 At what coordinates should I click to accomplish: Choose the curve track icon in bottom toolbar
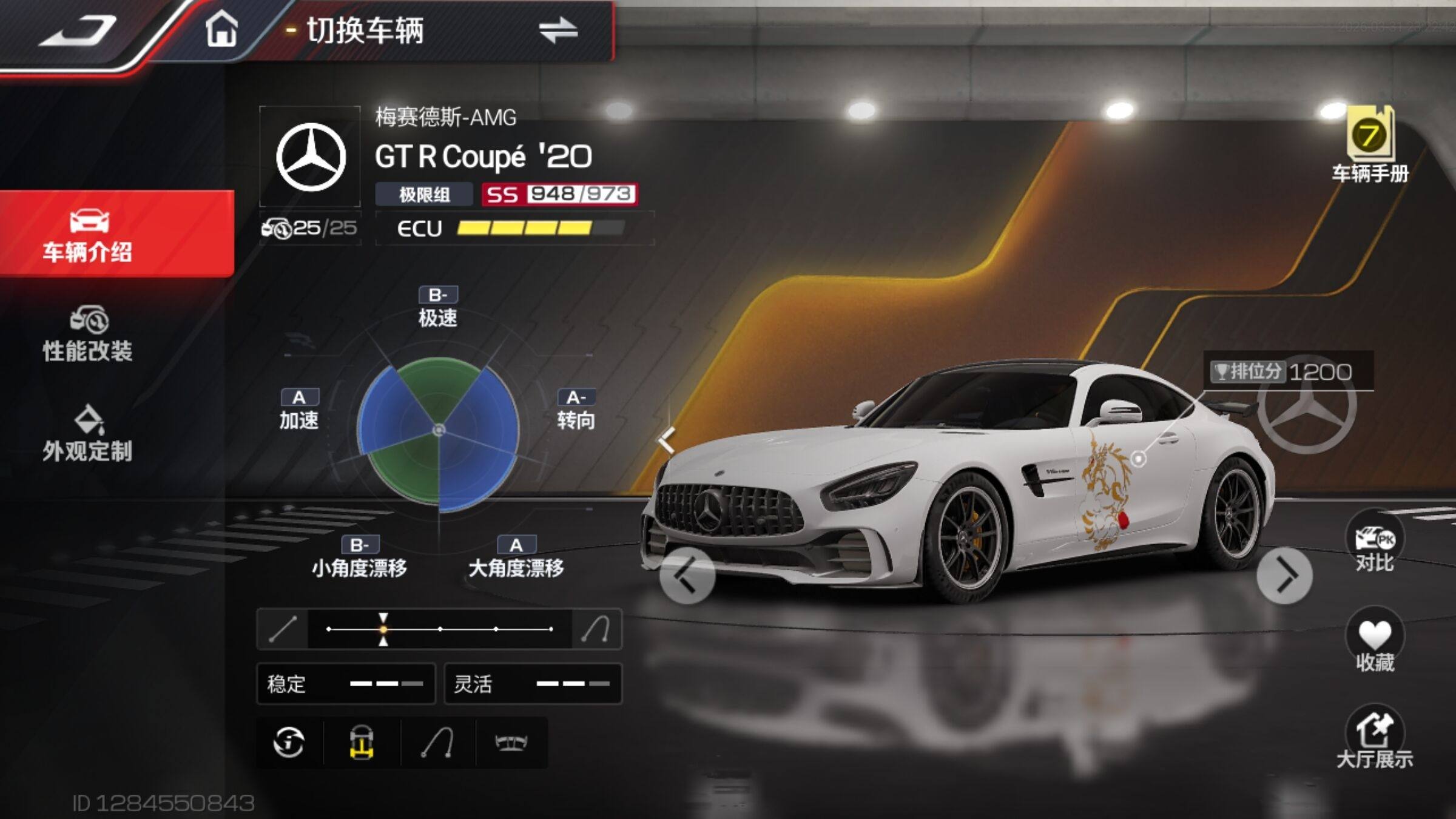(437, 742)
